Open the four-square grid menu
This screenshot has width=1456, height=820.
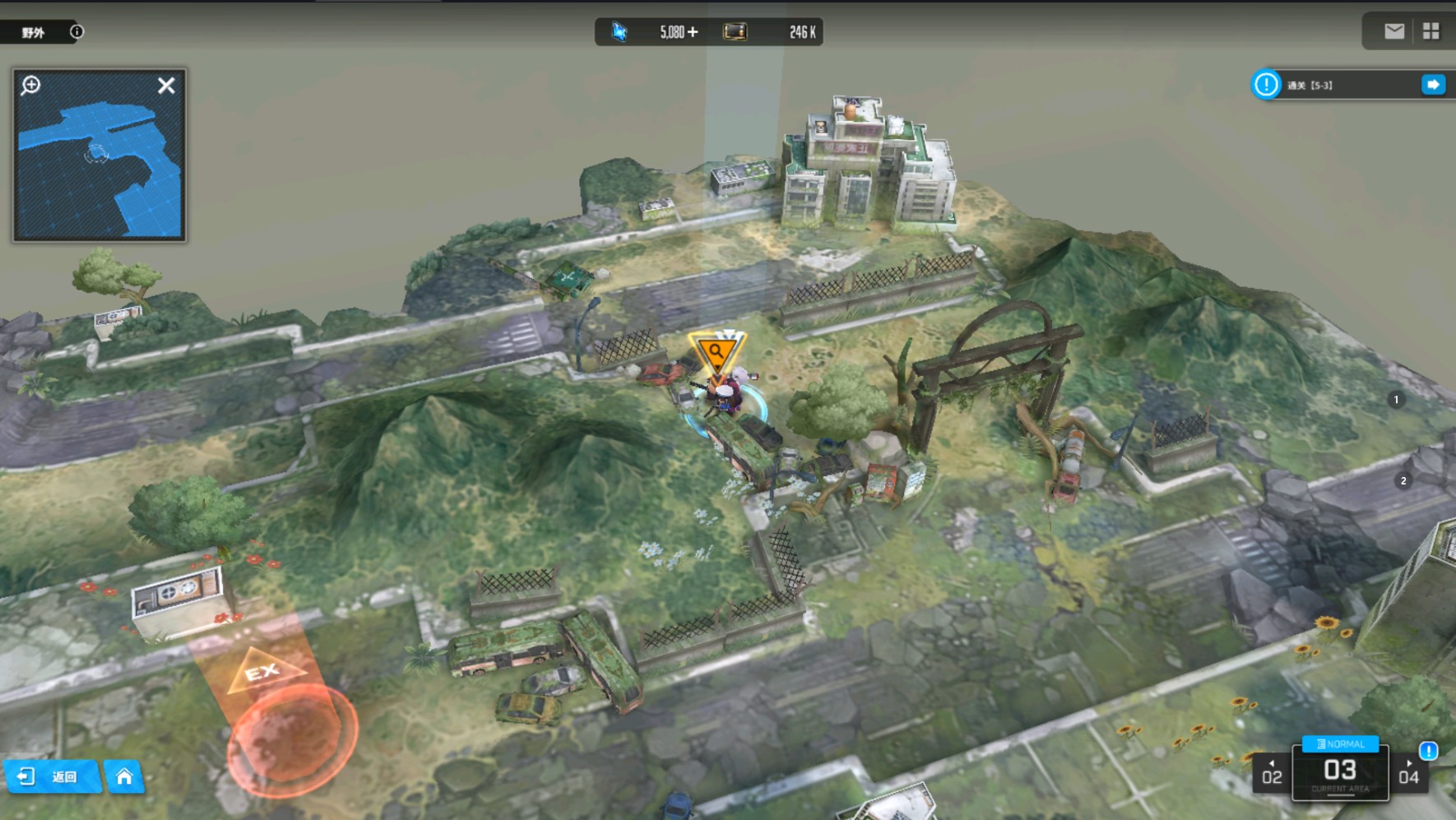click(x=1431, y=31)
